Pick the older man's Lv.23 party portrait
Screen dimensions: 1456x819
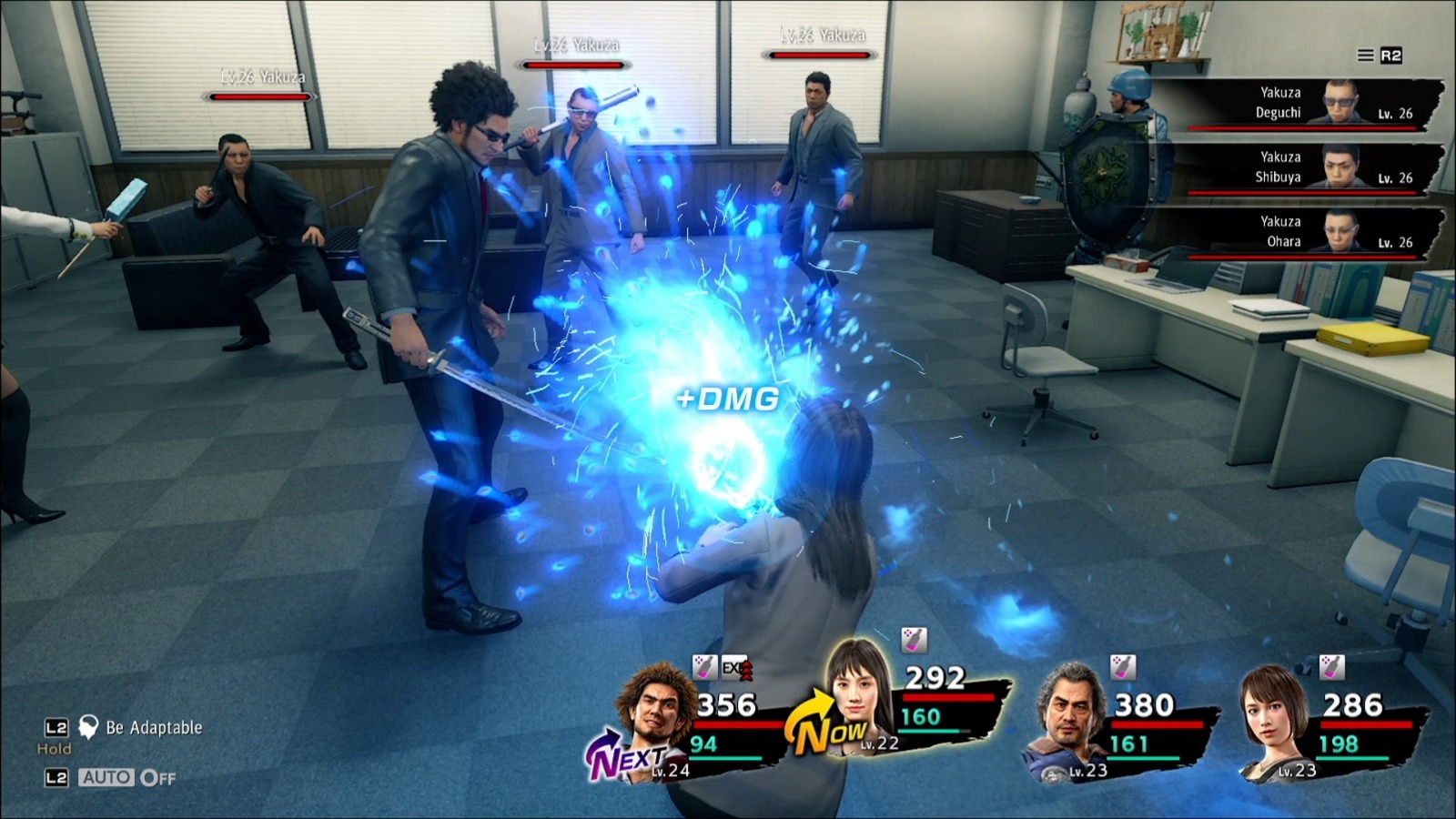tap(1075, 713)
